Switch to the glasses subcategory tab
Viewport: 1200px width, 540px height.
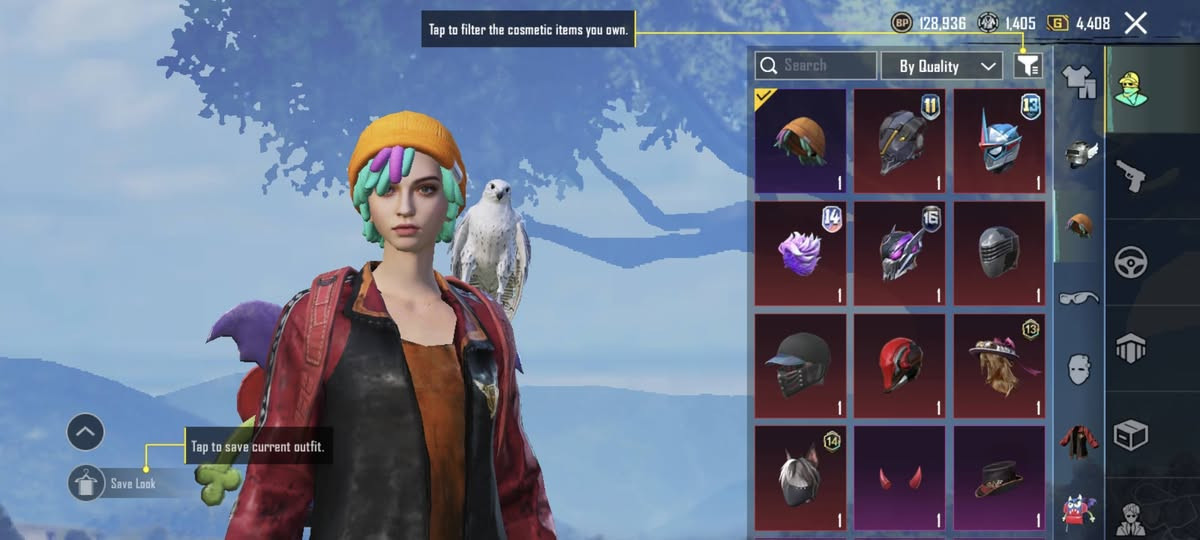click(x=1079, y=297)
